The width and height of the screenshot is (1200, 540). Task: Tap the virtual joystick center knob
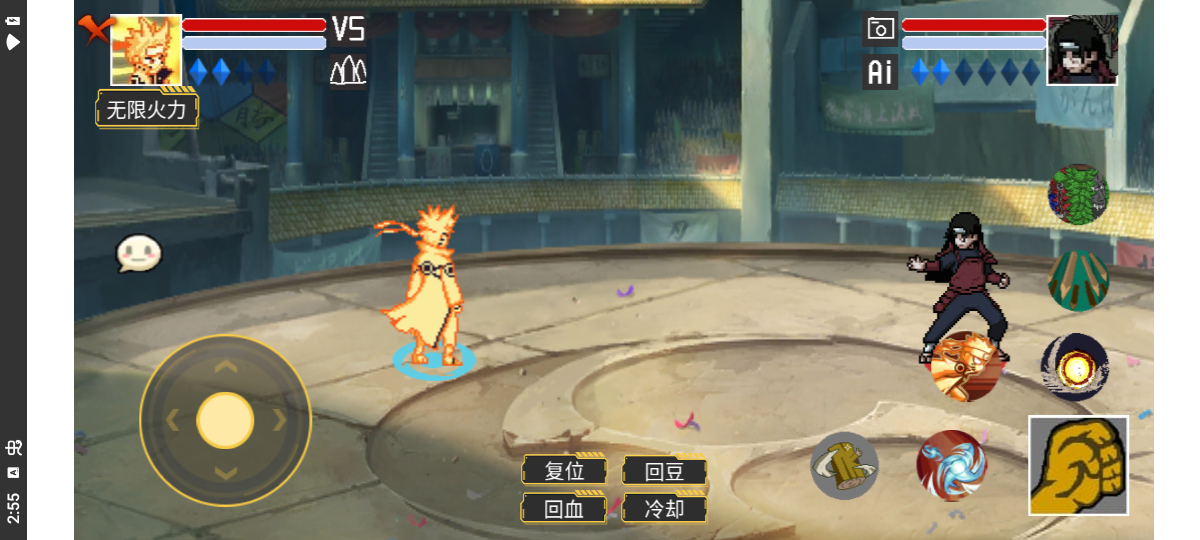[225, 420]
